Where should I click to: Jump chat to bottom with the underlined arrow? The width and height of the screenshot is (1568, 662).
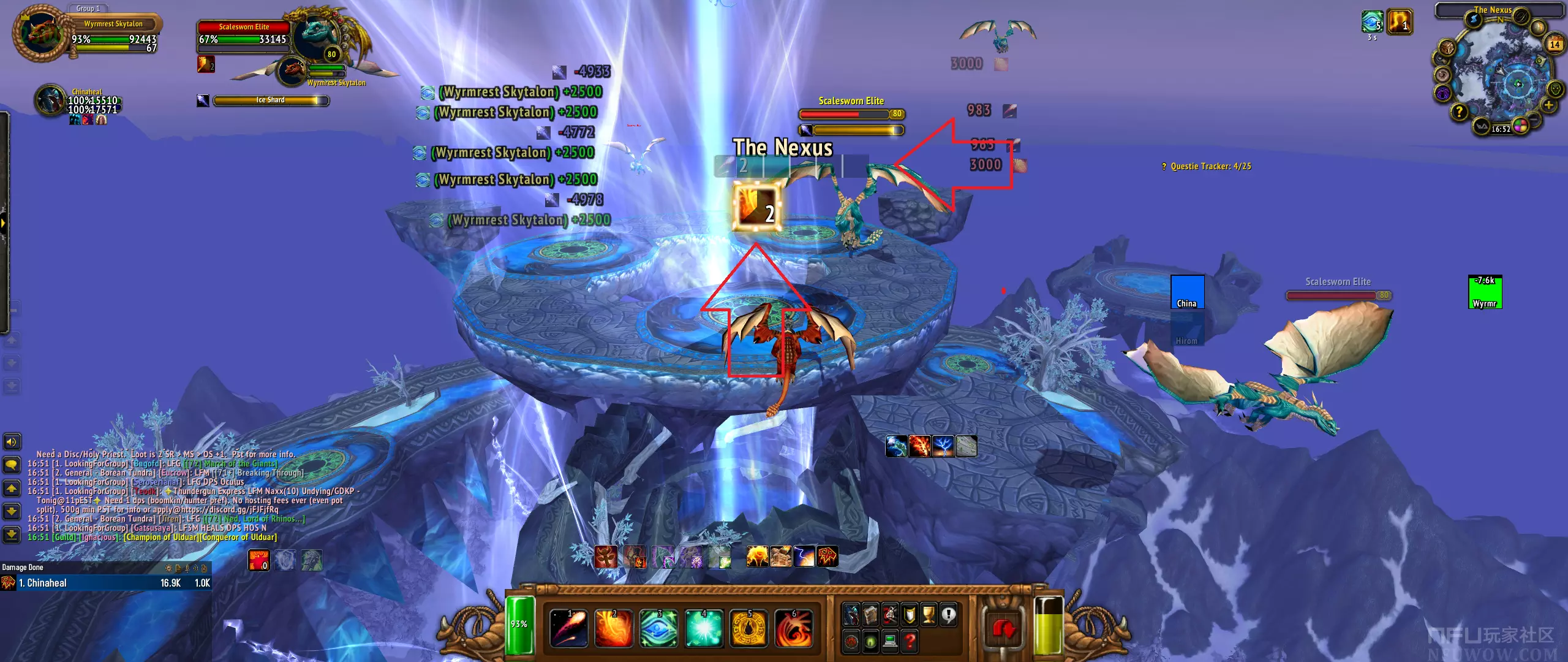click(x=12, y=535)
